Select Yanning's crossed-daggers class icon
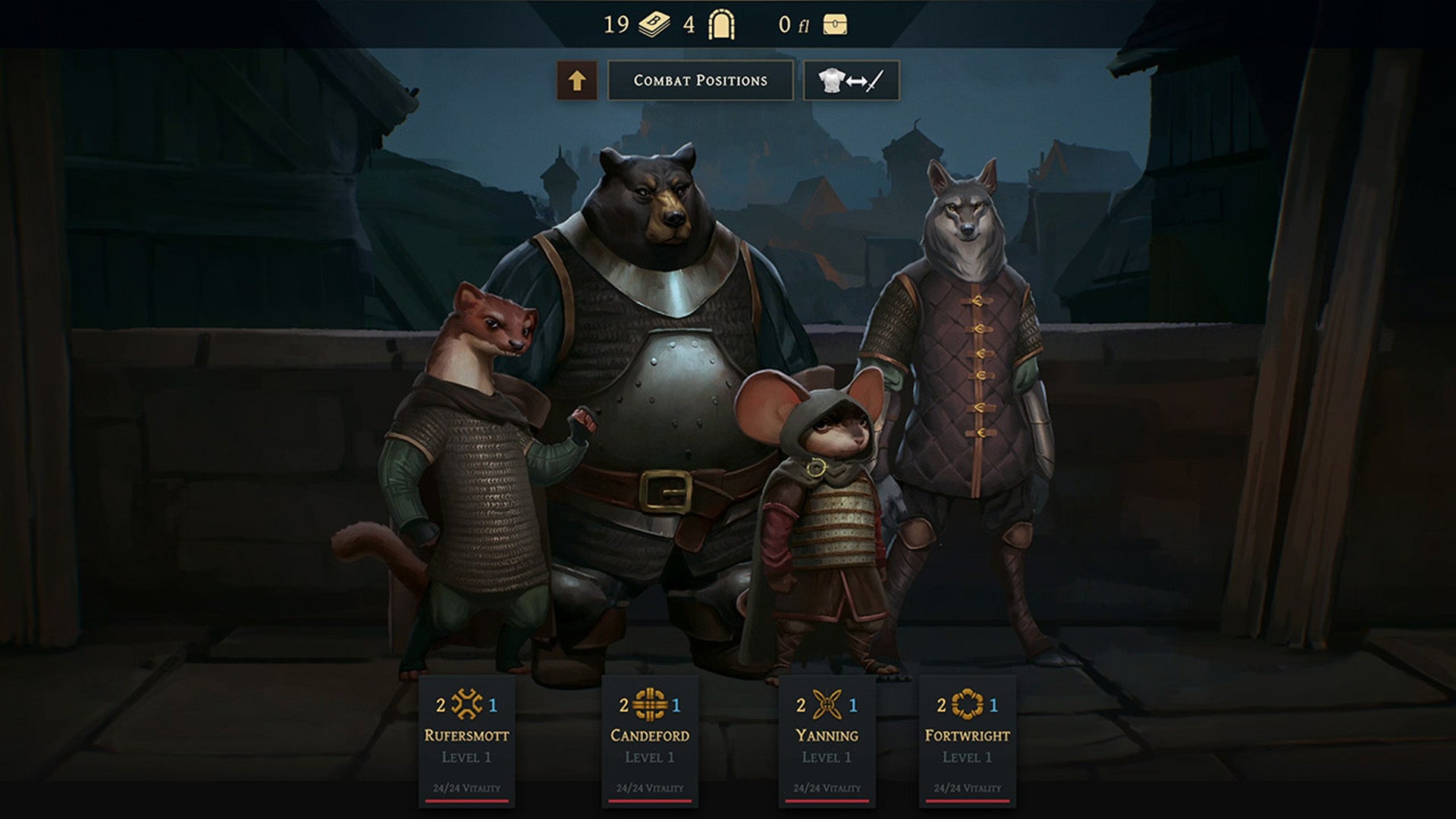This screenshot has width=1456, height=819. click(x=828, y=704)
